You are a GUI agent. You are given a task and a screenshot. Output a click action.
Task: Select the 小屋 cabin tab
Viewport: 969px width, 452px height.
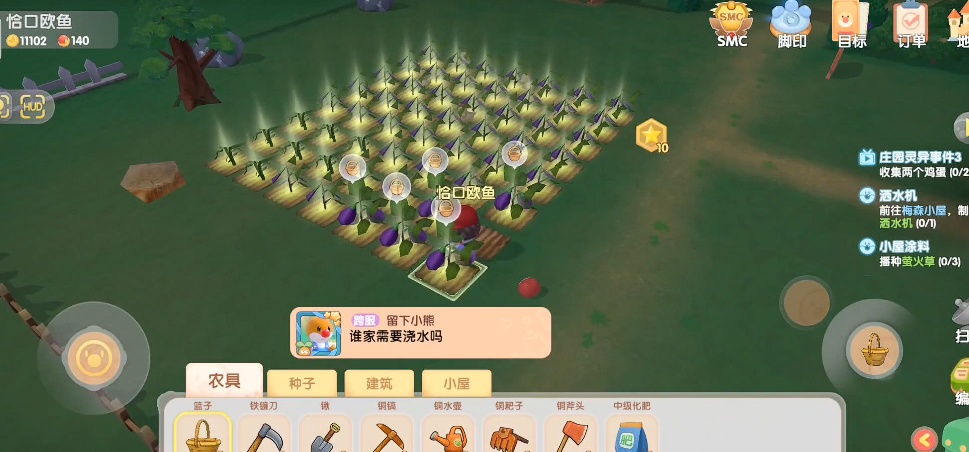[455, 383]
